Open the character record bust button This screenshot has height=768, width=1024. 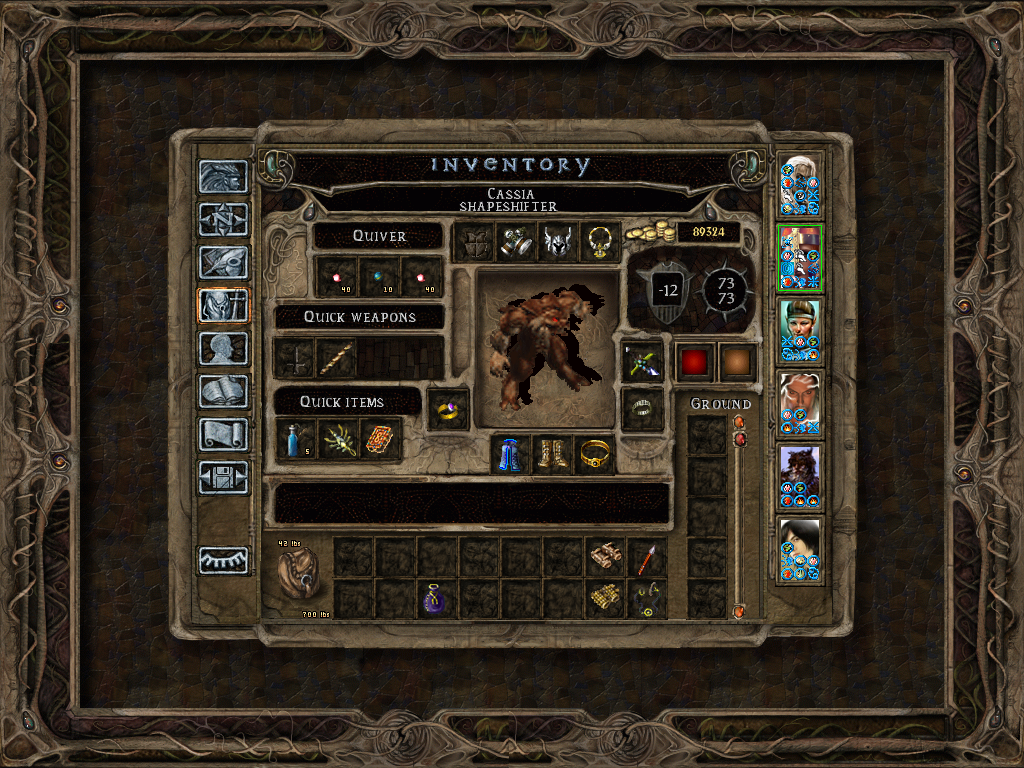pos(223,349)
